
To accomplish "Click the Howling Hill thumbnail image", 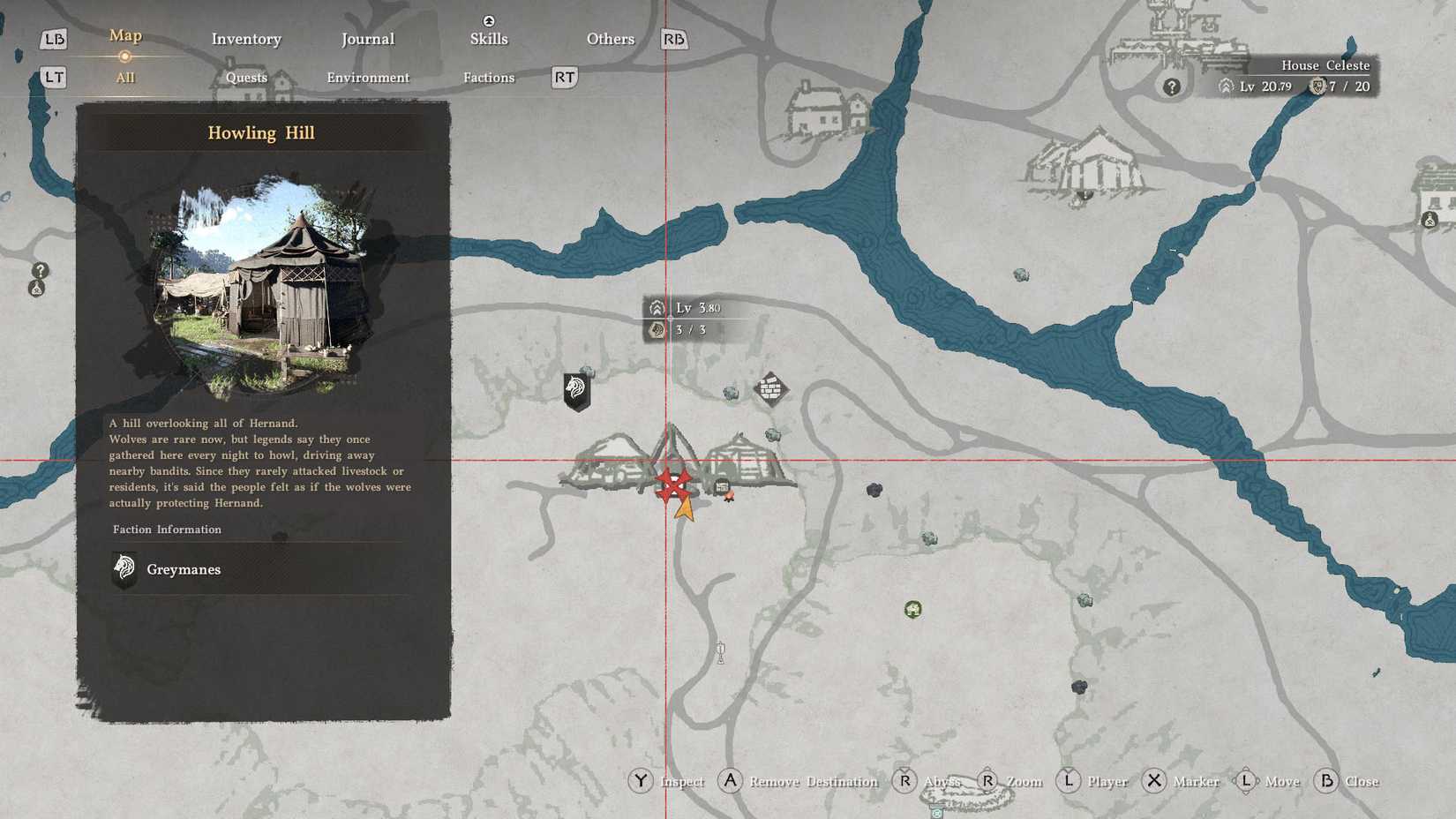I will pyautogui.click(x=265, y=282).
